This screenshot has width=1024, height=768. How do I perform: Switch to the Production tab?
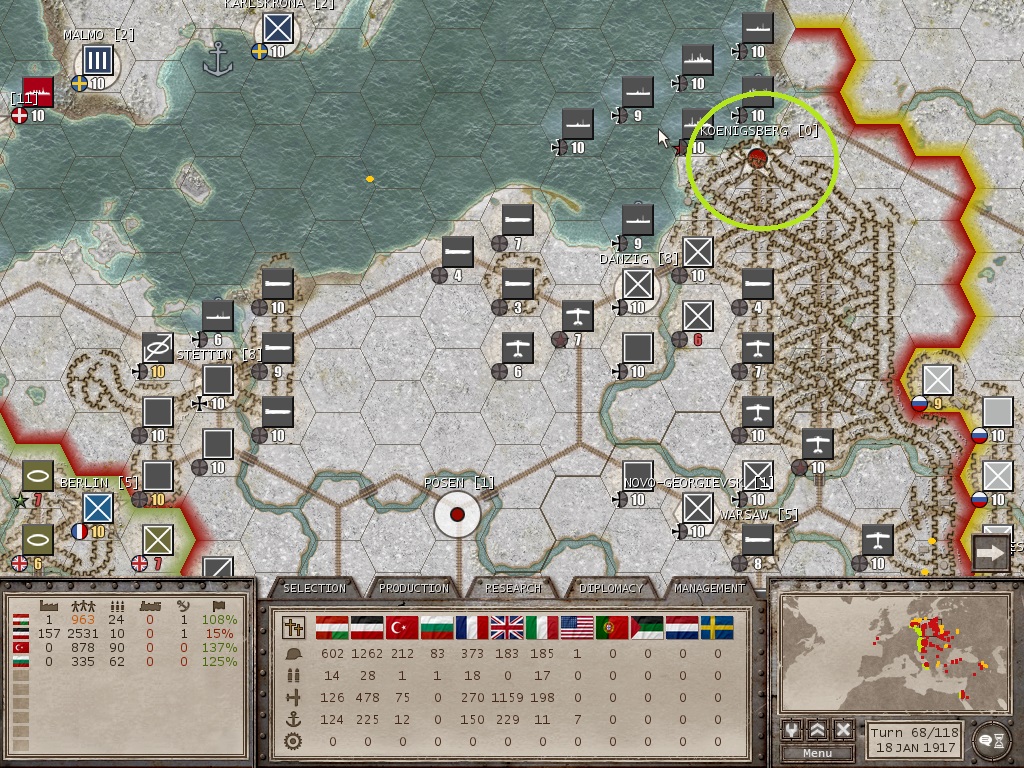pos(414,588)
